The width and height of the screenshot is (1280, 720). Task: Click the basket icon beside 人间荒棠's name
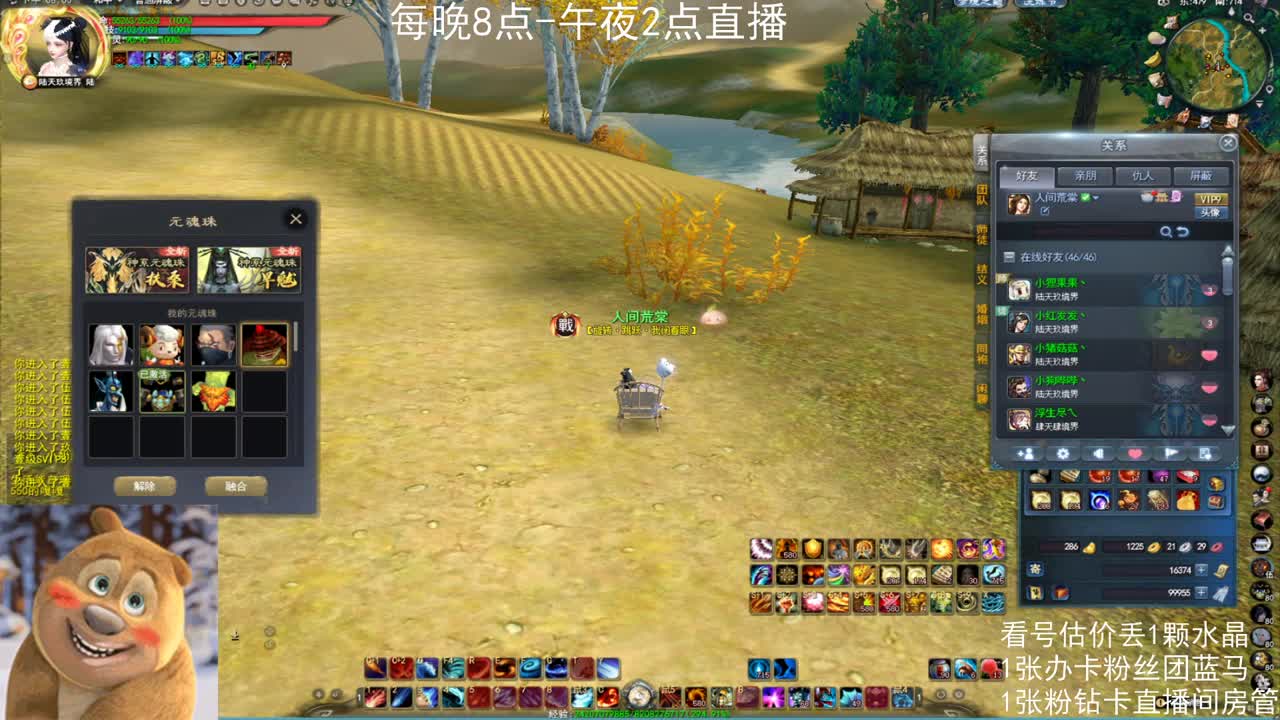click(x=1147, y=198)
